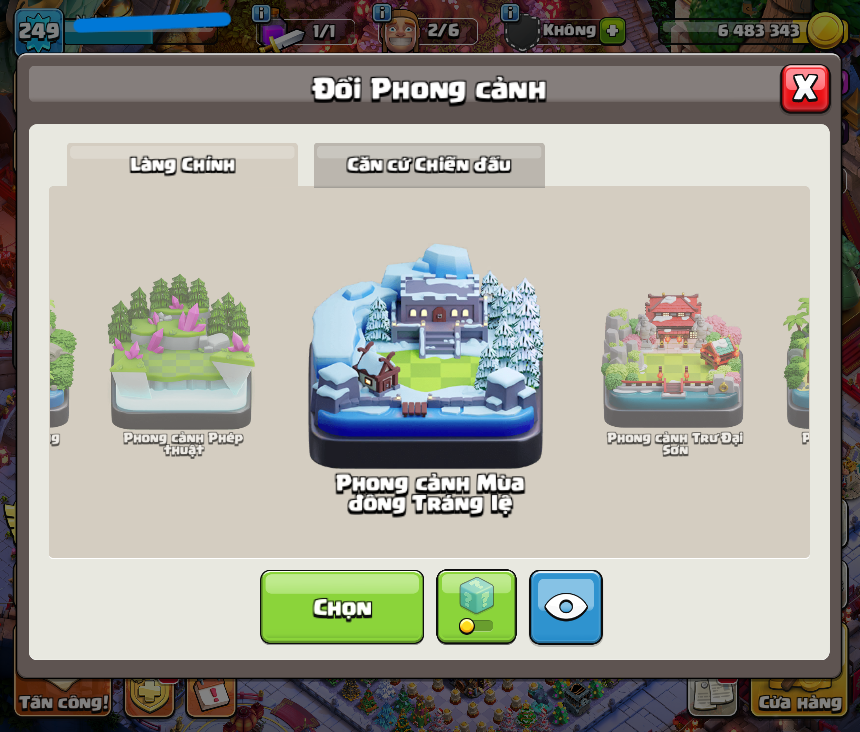Close the Đổi Phong cảnh dialog
The image size is (860, 732).
[x=805, y=89]
